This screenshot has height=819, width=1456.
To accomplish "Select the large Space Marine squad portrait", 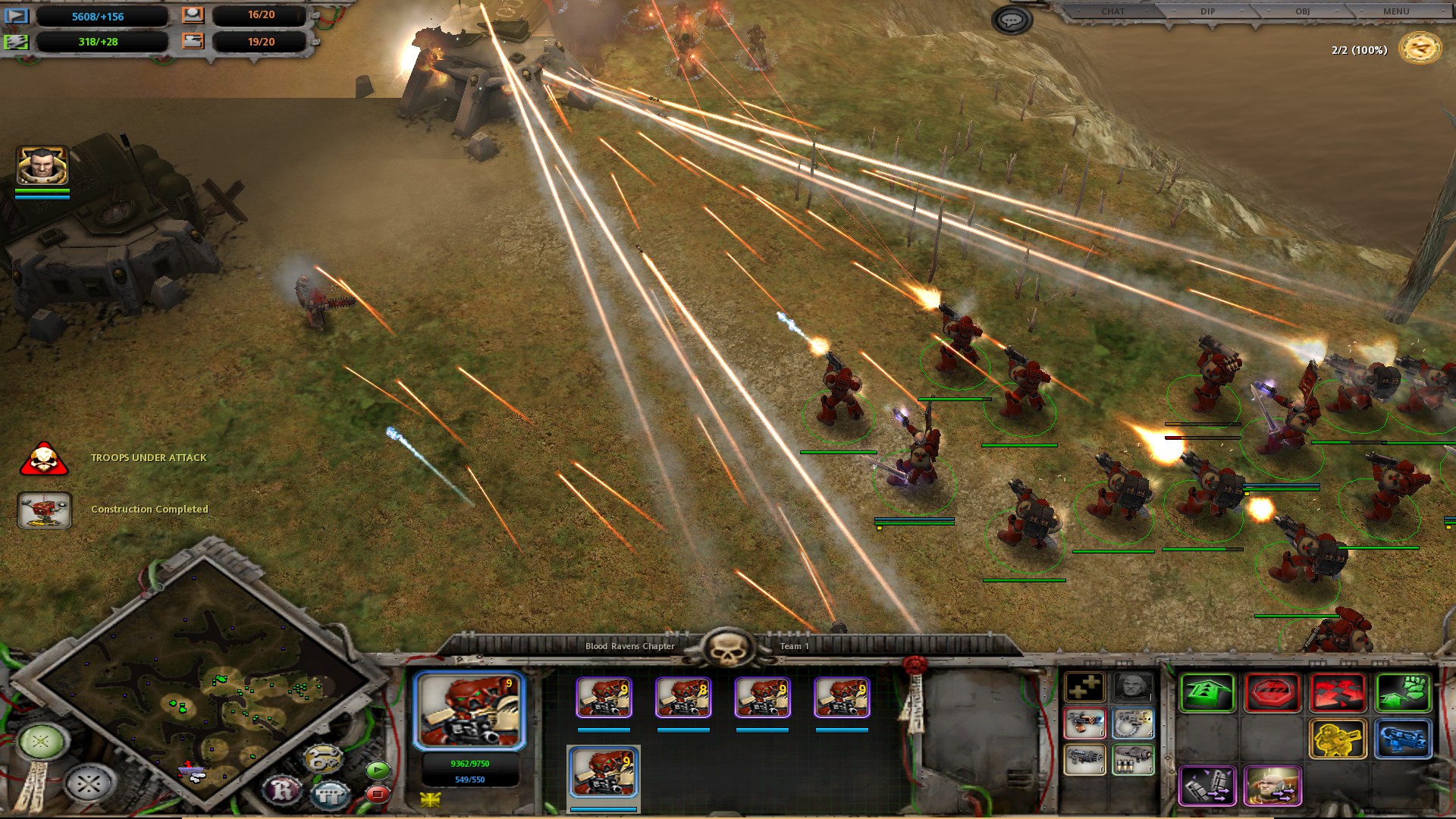I will click(x=469, y=711).
